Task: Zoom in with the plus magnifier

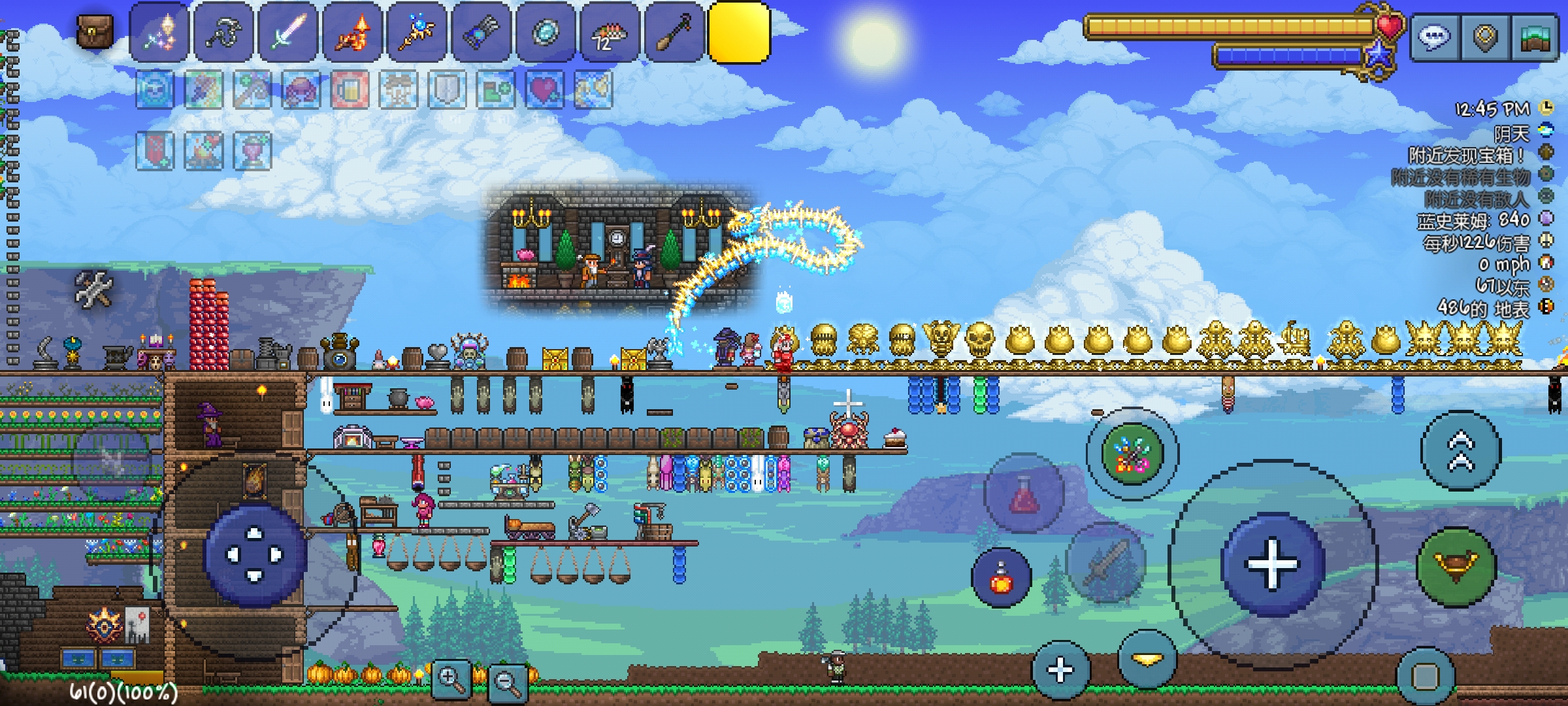Action: 451,680
